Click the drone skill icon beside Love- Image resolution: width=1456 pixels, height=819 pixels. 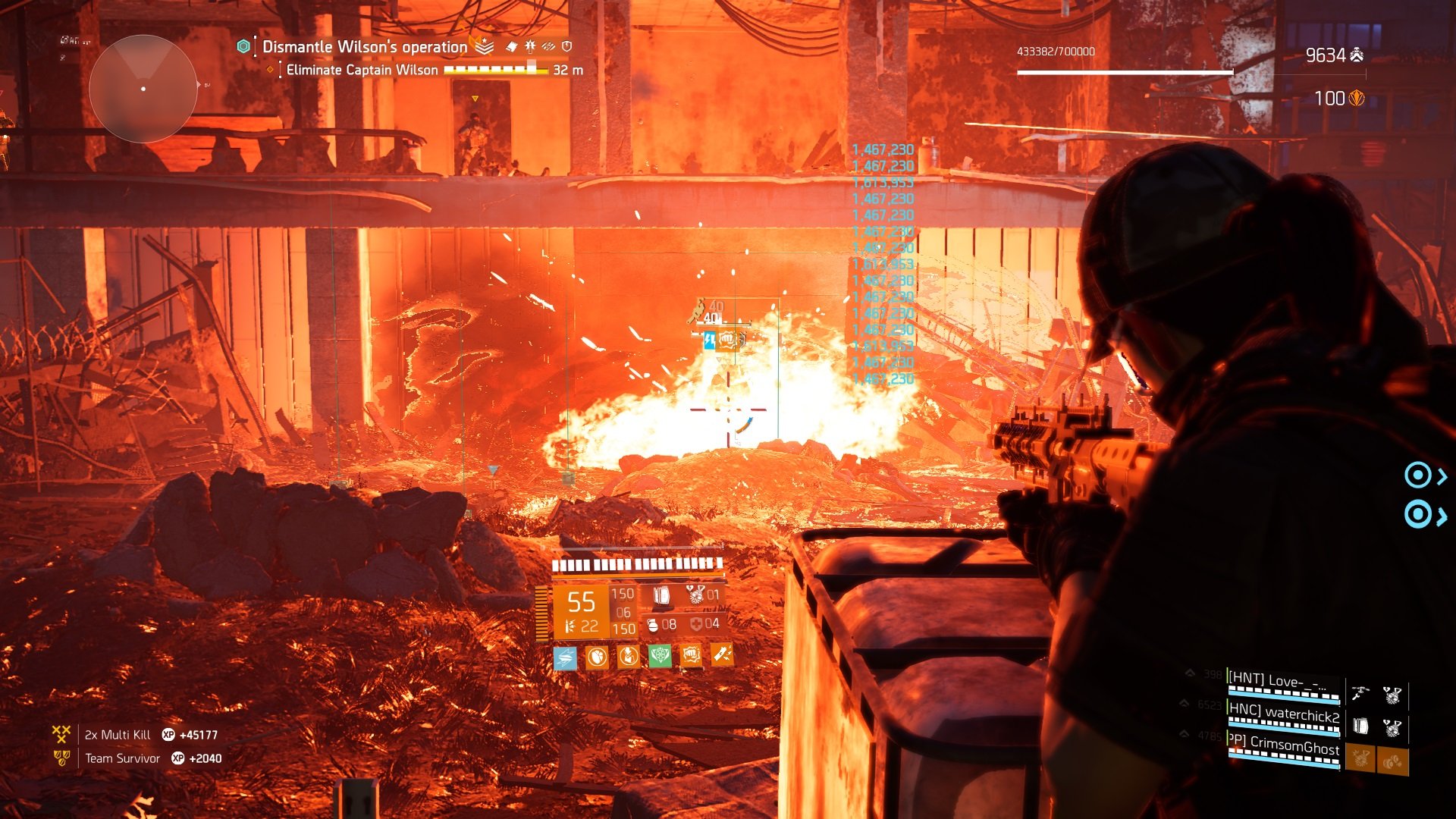[x=1360, y=693]
